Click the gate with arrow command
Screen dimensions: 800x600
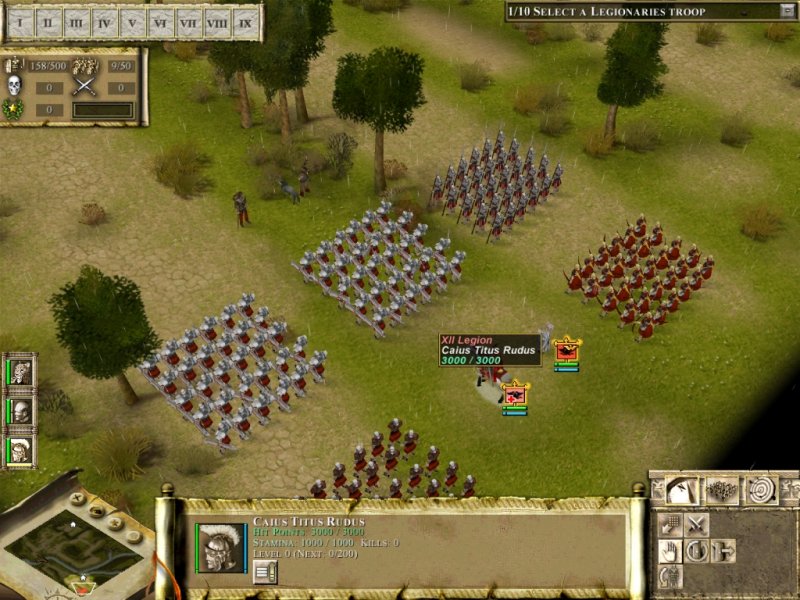coord(722,550)
